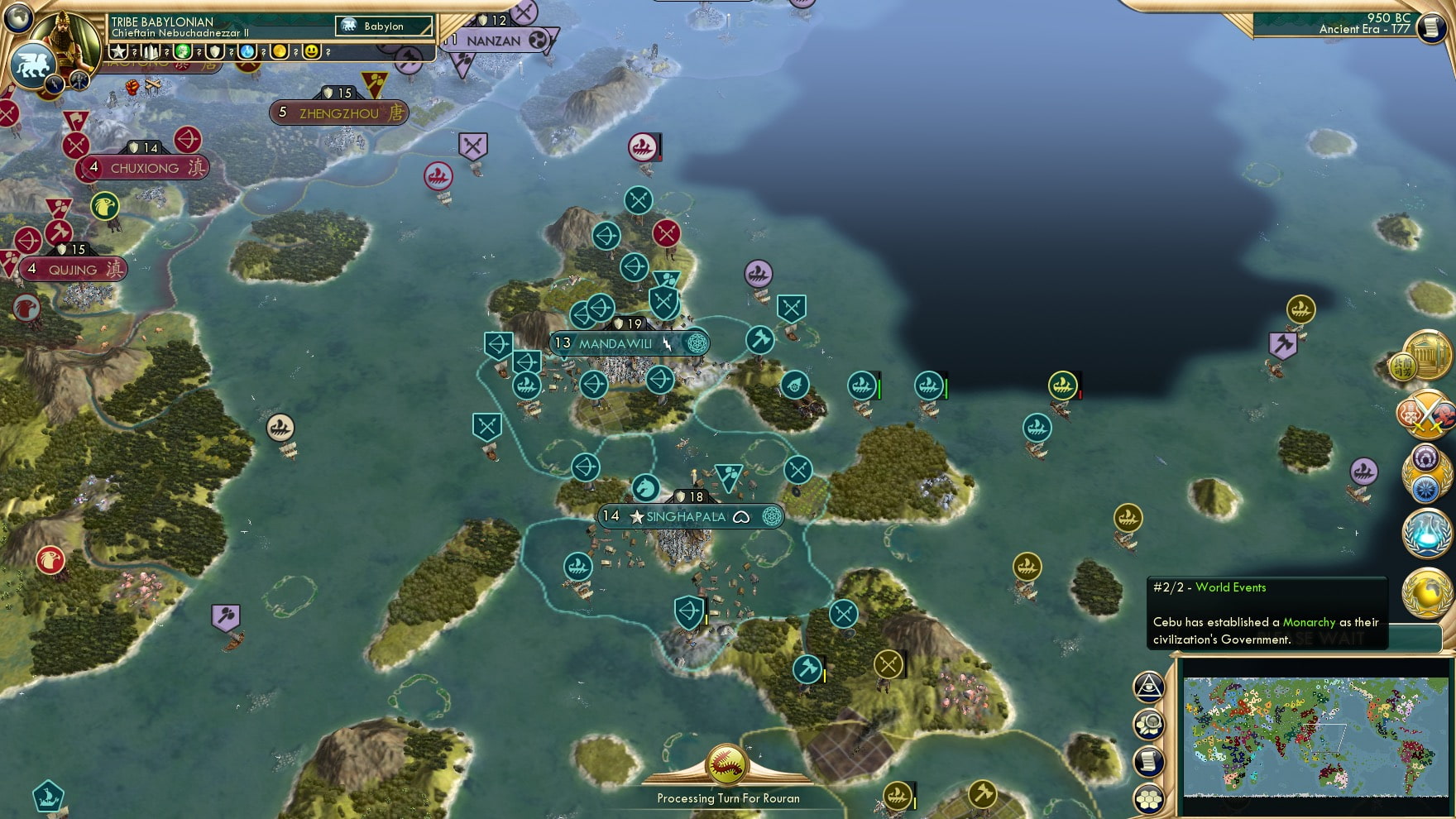Click the golden globe victory overview icon
Screen dimensions: 1456x819
(1426, 594)
